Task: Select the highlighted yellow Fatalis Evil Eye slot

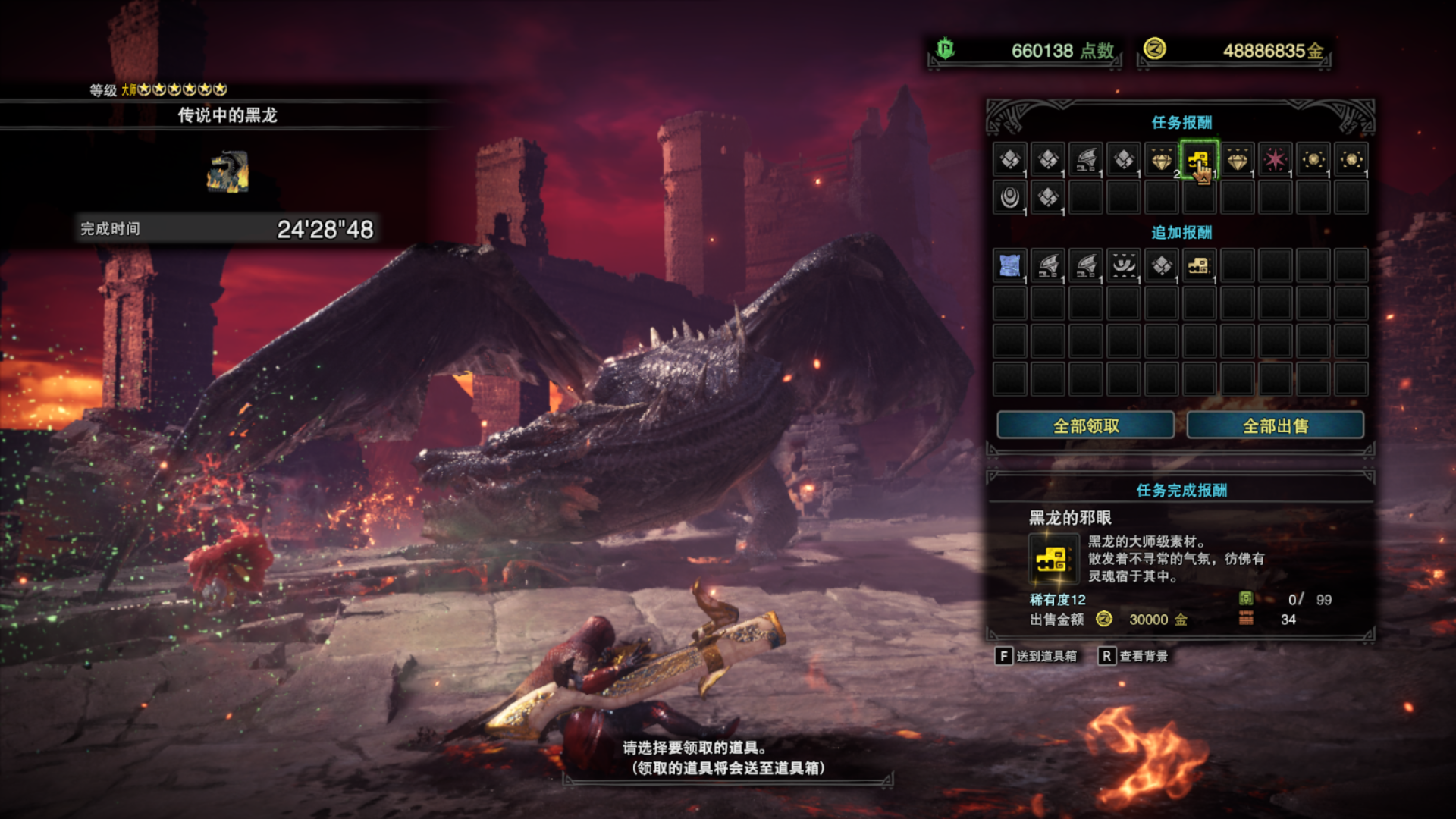Action: (x=1199, y=160)
